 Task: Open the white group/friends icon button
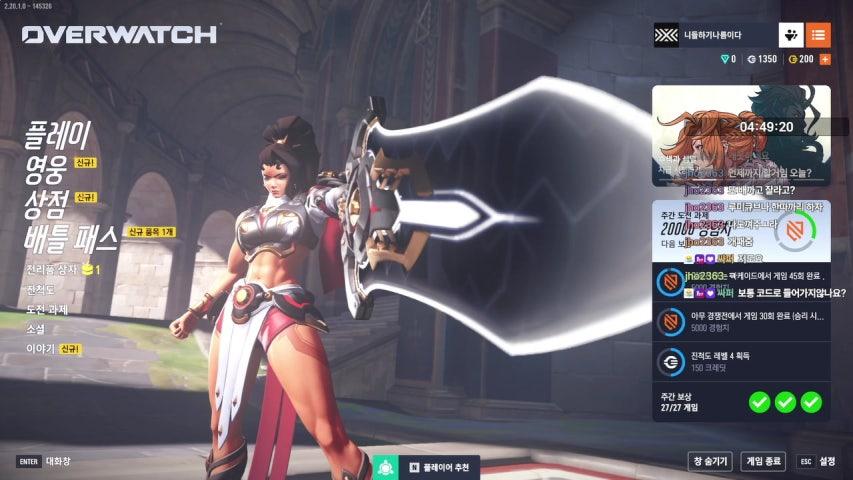[791, 35]
